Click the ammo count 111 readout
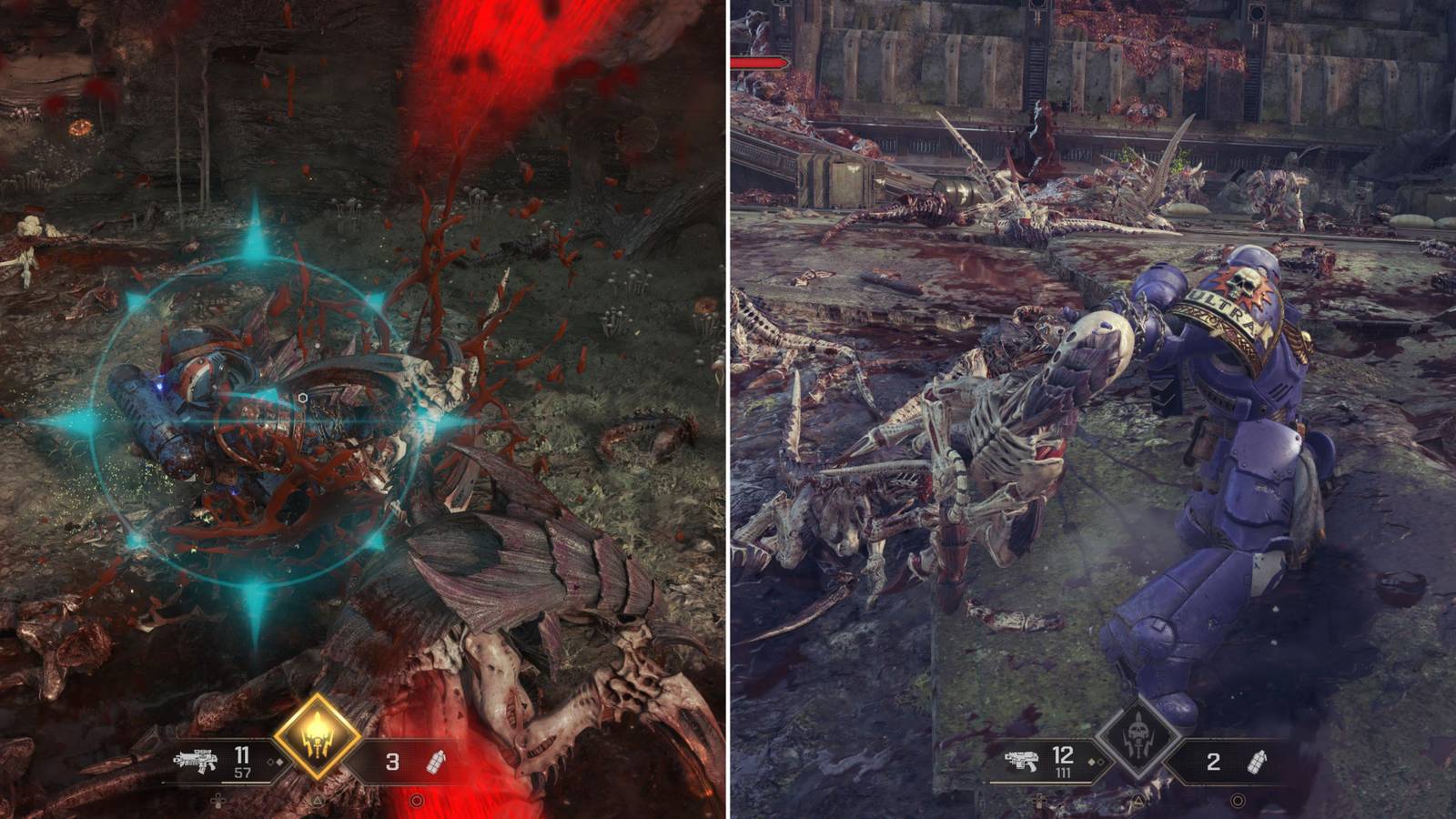 (1062, 773)
